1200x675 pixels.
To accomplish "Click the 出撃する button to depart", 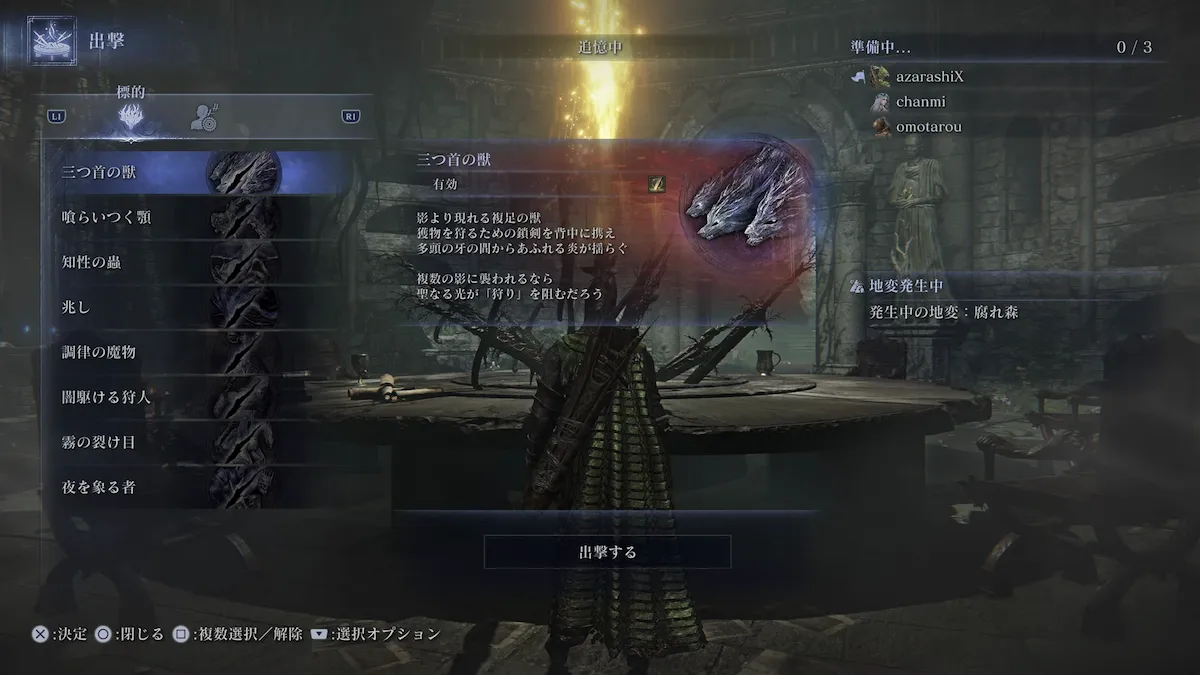I will (607, 551).
